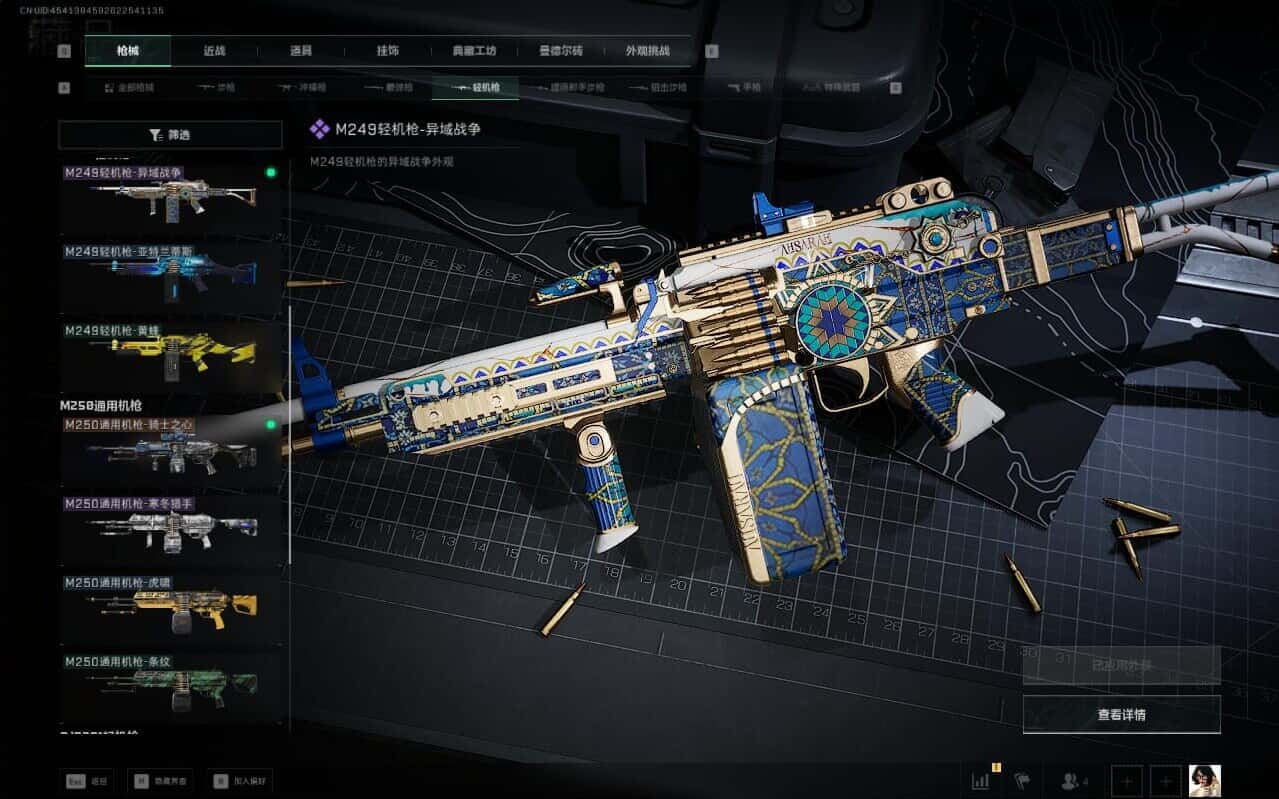Open the bar chart stats icon
Viewport: 1279px width, 799px height.
(980, 781)
